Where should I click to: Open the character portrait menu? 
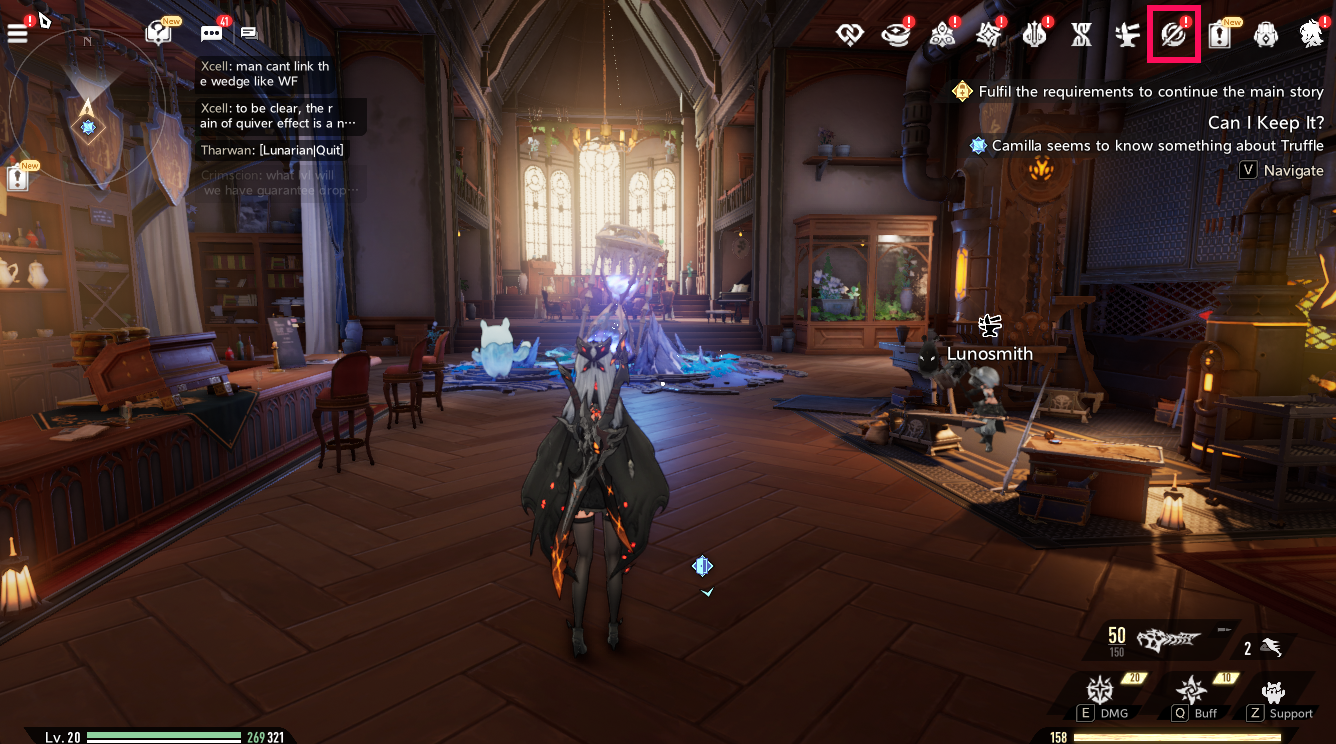tap(1311, 35)
